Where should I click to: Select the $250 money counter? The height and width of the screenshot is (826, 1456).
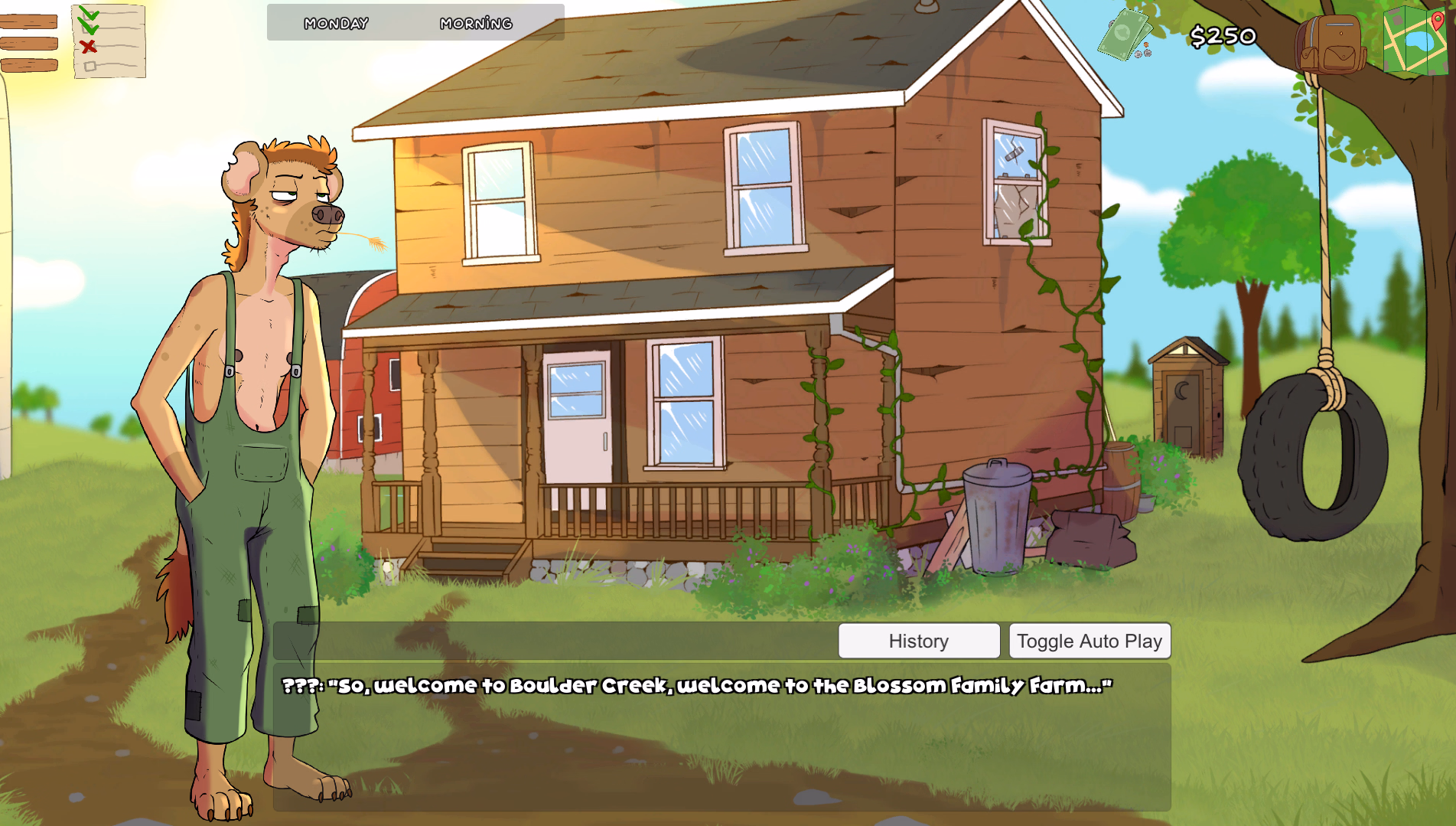point(1222,34)
